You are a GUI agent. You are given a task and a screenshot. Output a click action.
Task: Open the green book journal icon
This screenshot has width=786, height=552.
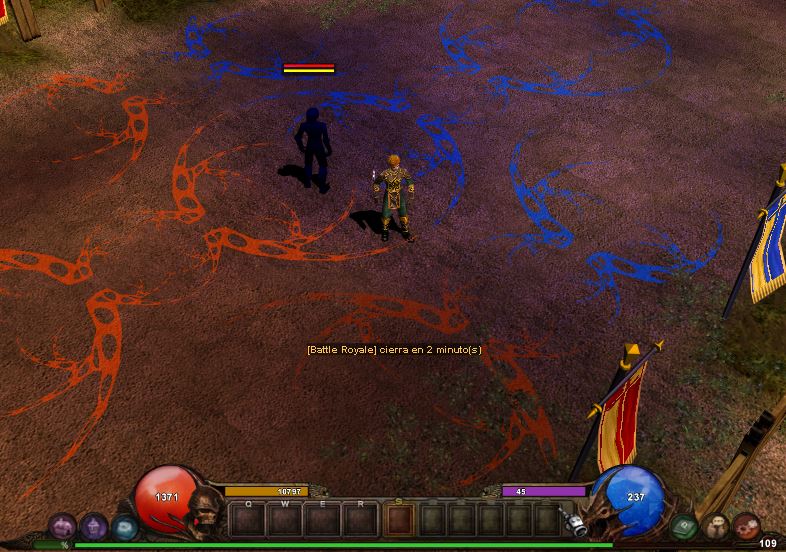[684, 525]
